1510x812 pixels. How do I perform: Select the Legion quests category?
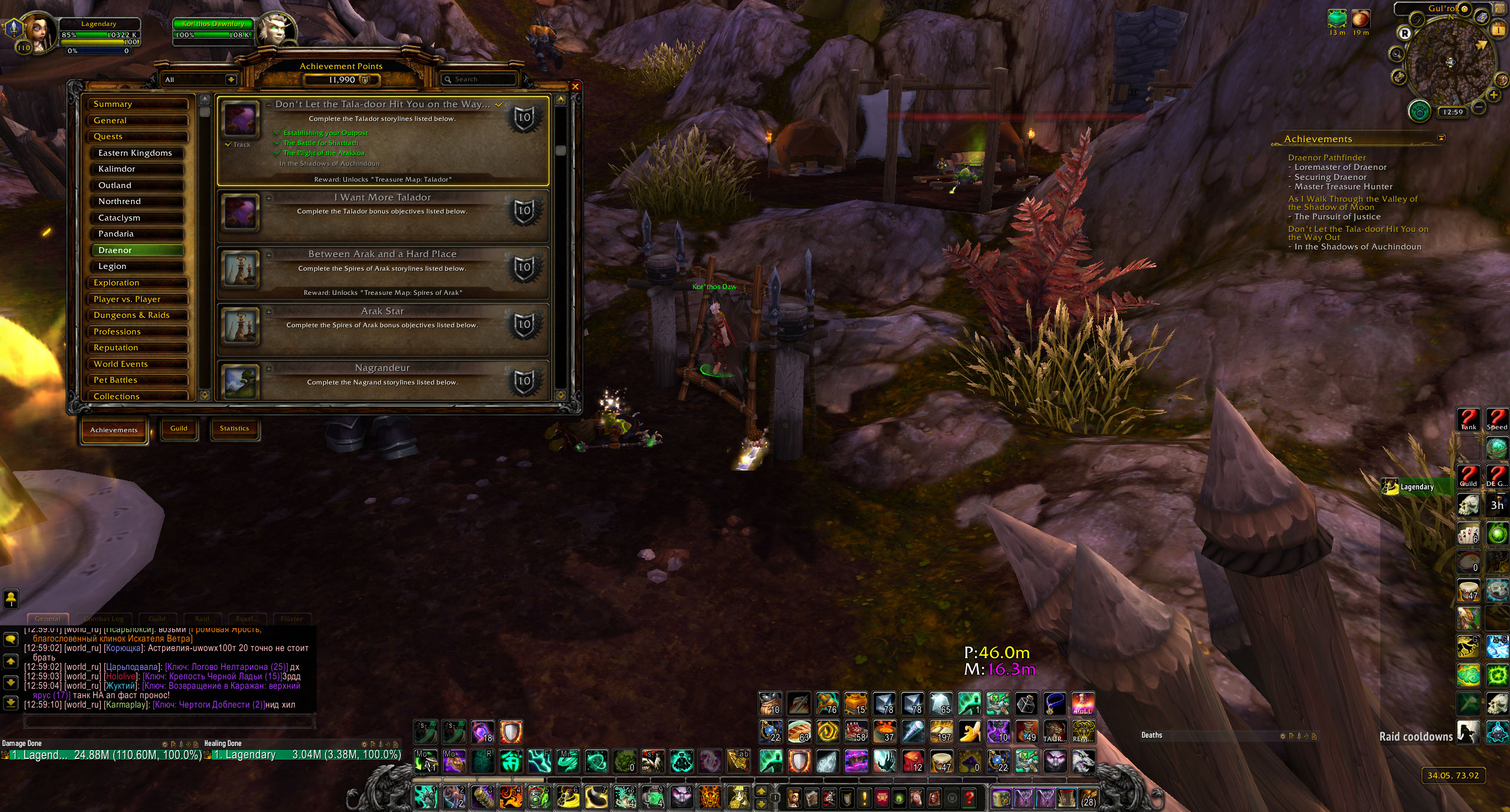pyautogui.click(x=137, y=267)
